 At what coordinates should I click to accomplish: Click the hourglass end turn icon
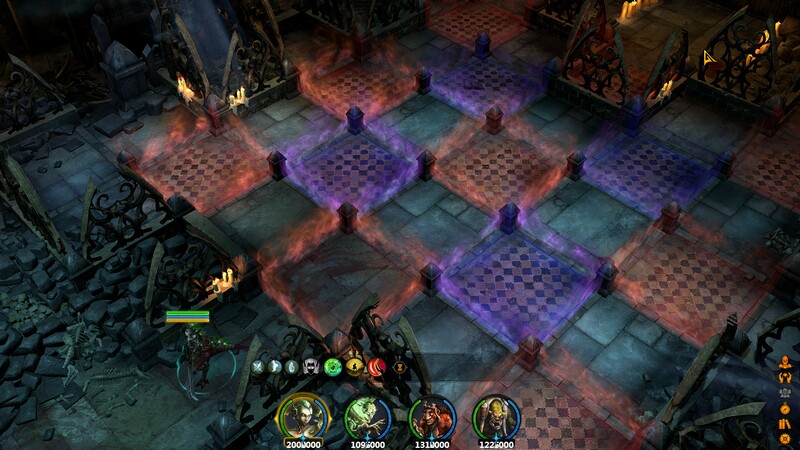point(400,367)
